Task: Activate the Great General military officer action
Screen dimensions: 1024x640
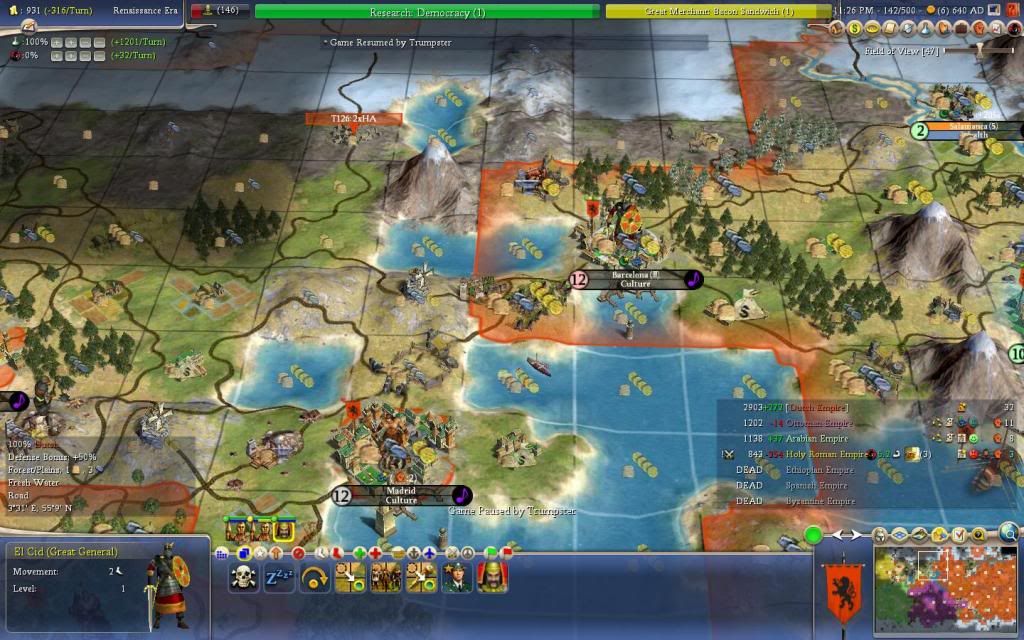Action: [456, 578]
